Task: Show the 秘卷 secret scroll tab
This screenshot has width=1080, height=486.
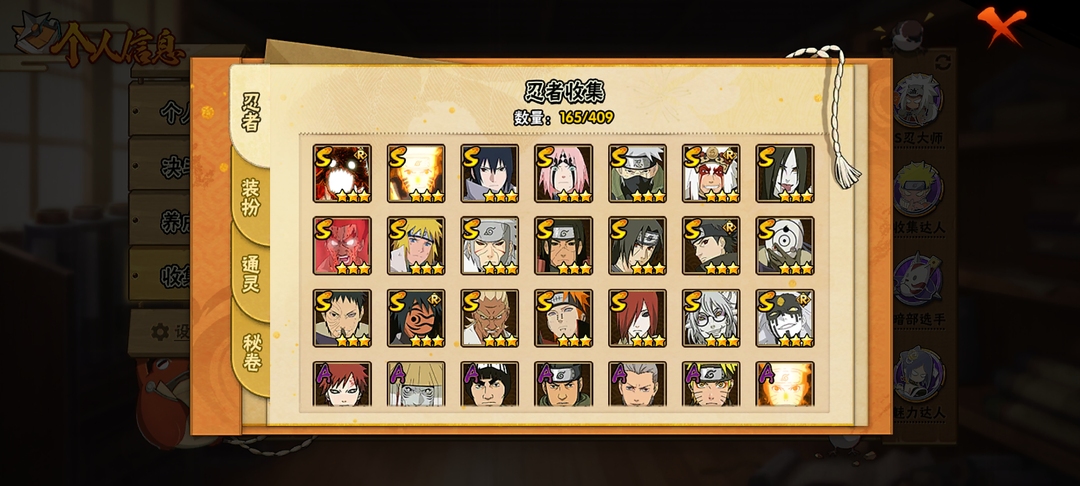Action: [x=251, y=352]
